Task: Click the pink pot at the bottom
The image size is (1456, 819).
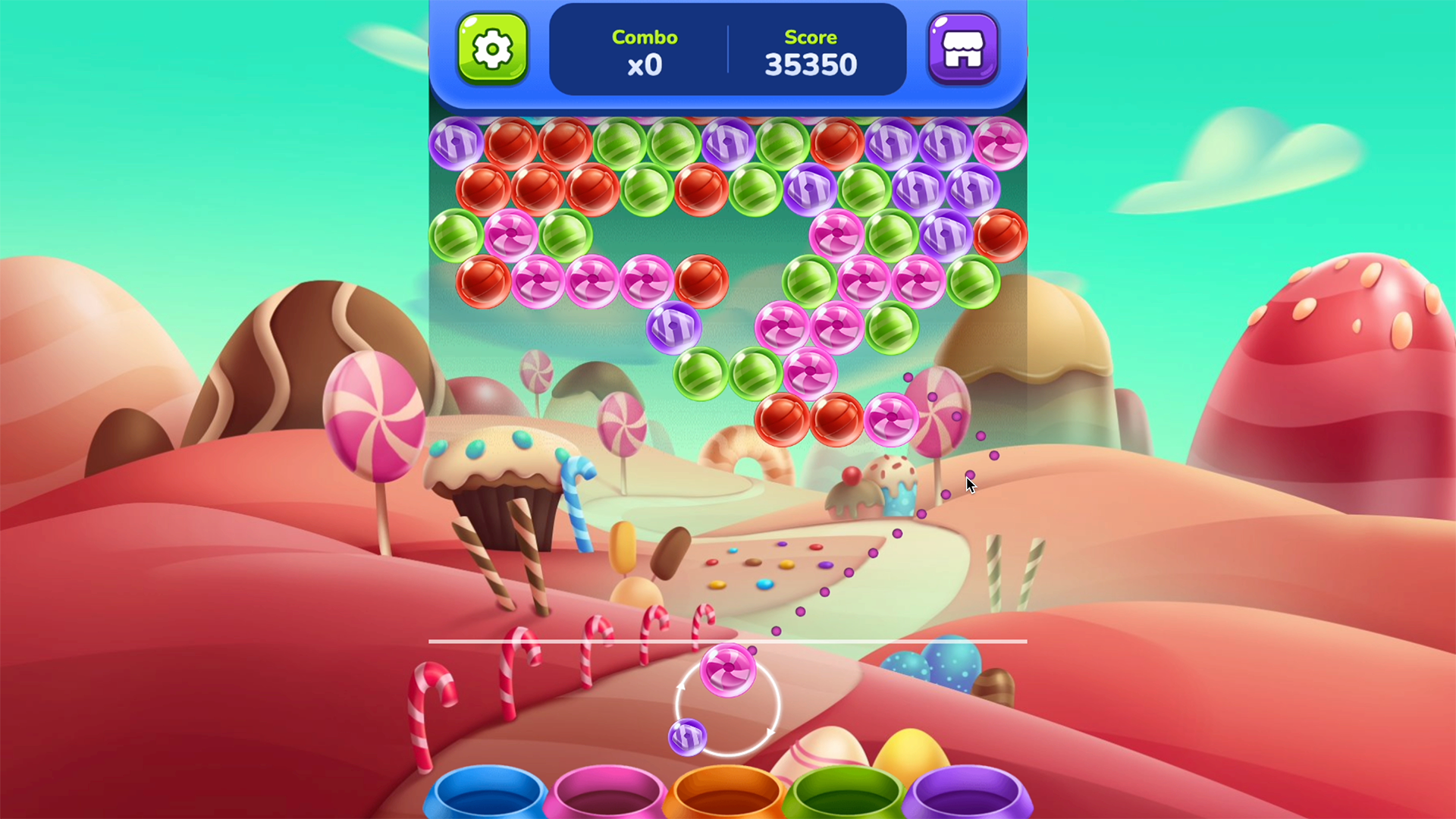Action: (607, 796)
